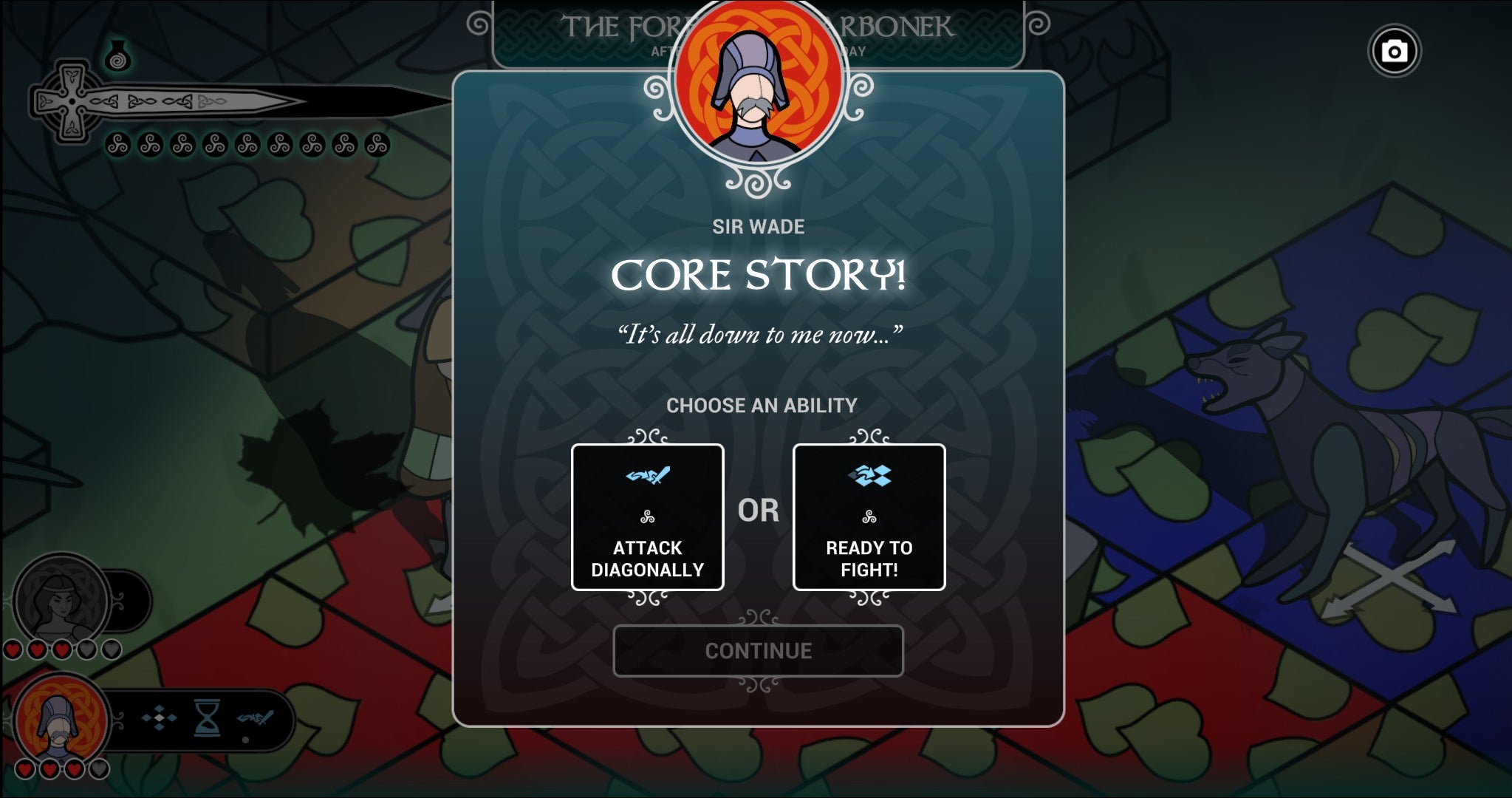Screen dimensions: 1512x798
Task: Choose the Attack Diagonally ability
Action: [648, 517]
